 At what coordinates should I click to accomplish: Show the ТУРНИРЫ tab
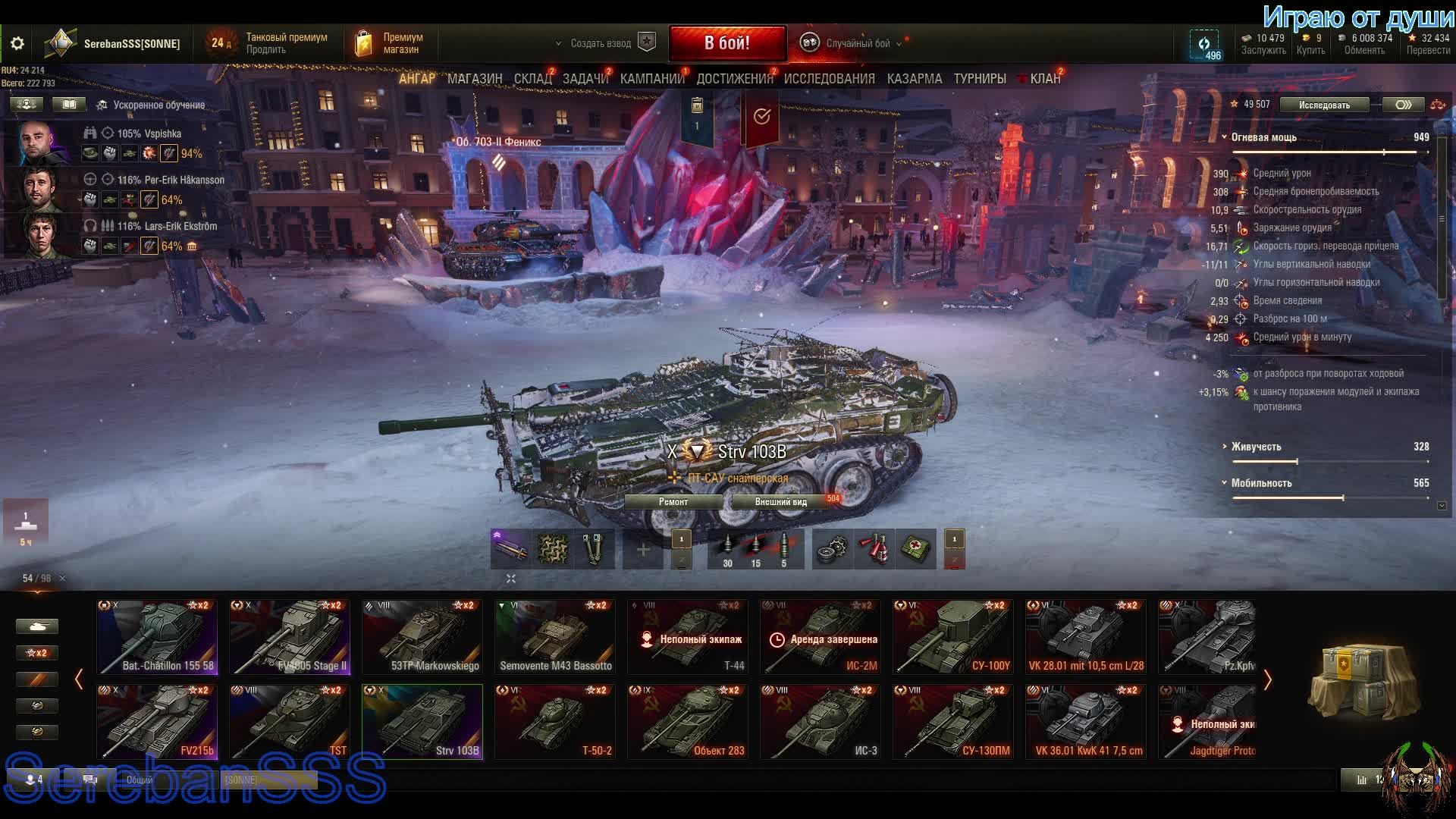pos(980,79)
